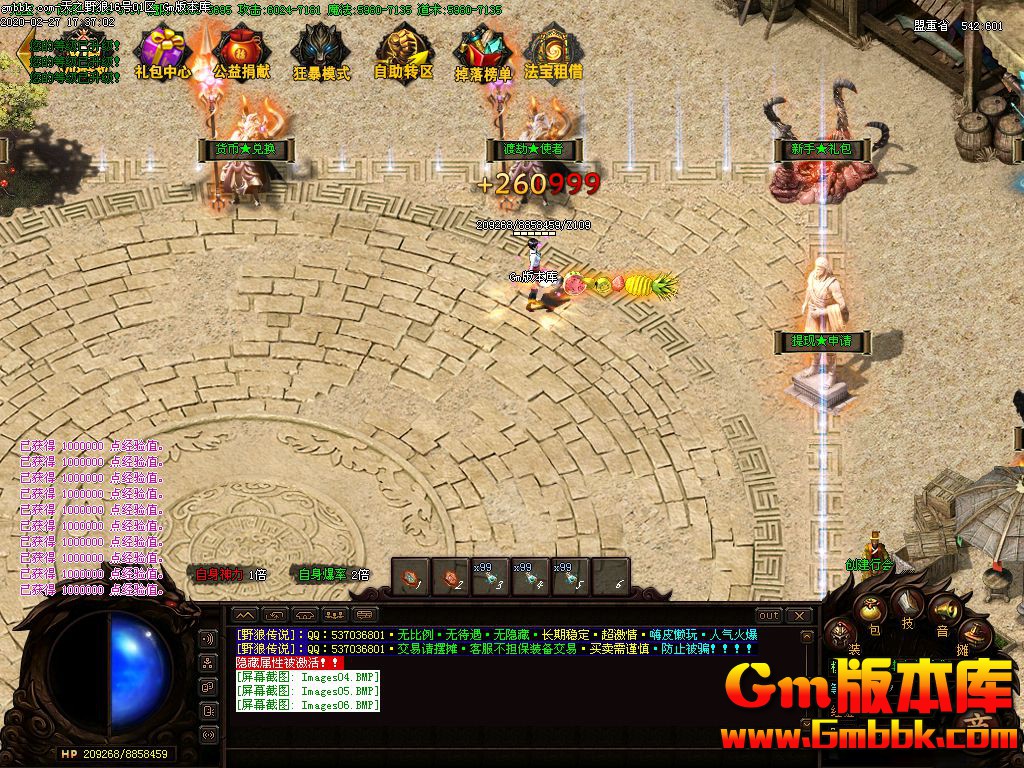Open the stall (摊) icon
Viewport: 1024px width, 768px height.
point(975,633)
